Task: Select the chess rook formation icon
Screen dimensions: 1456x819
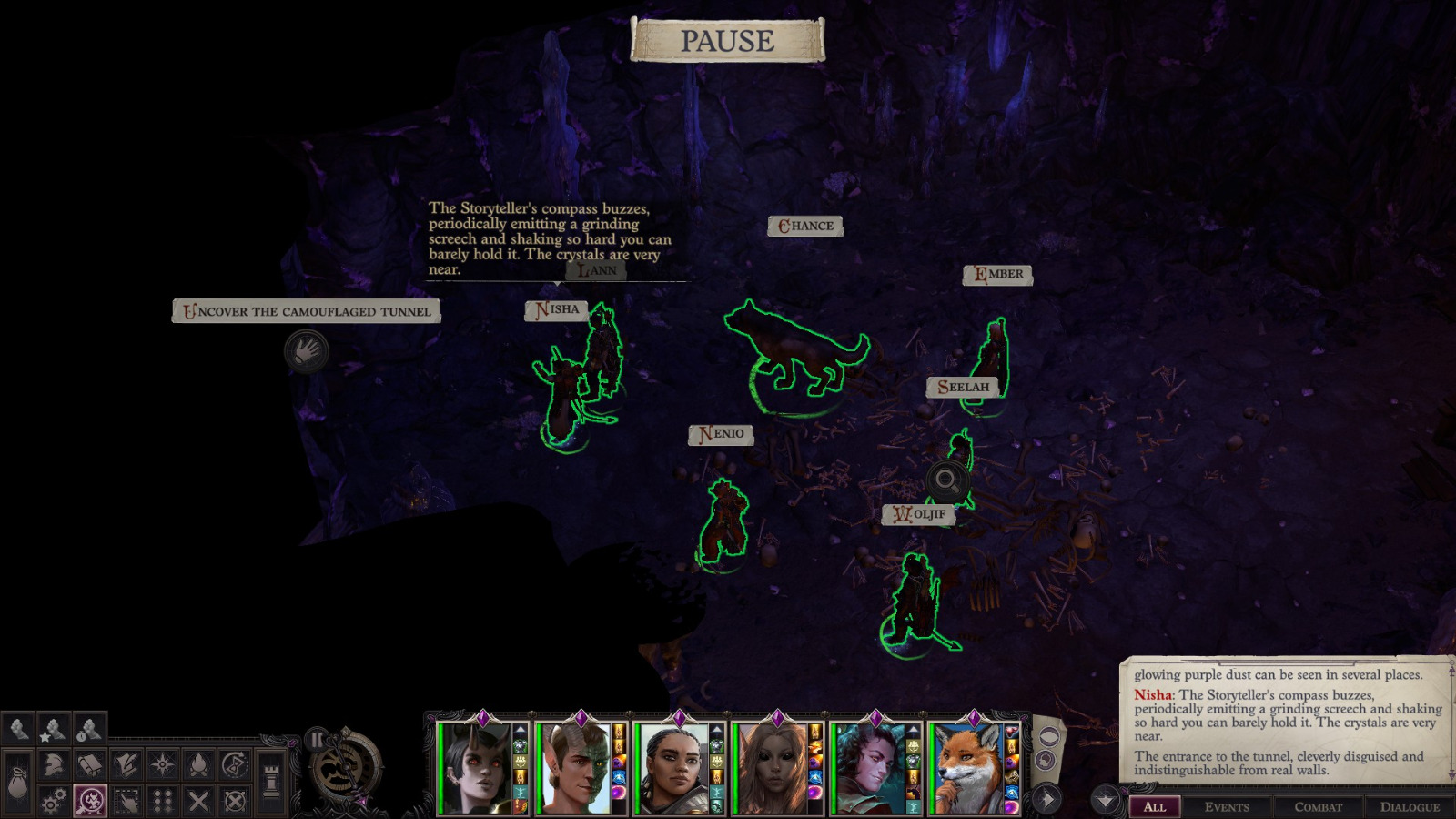Action: point(271,777)
